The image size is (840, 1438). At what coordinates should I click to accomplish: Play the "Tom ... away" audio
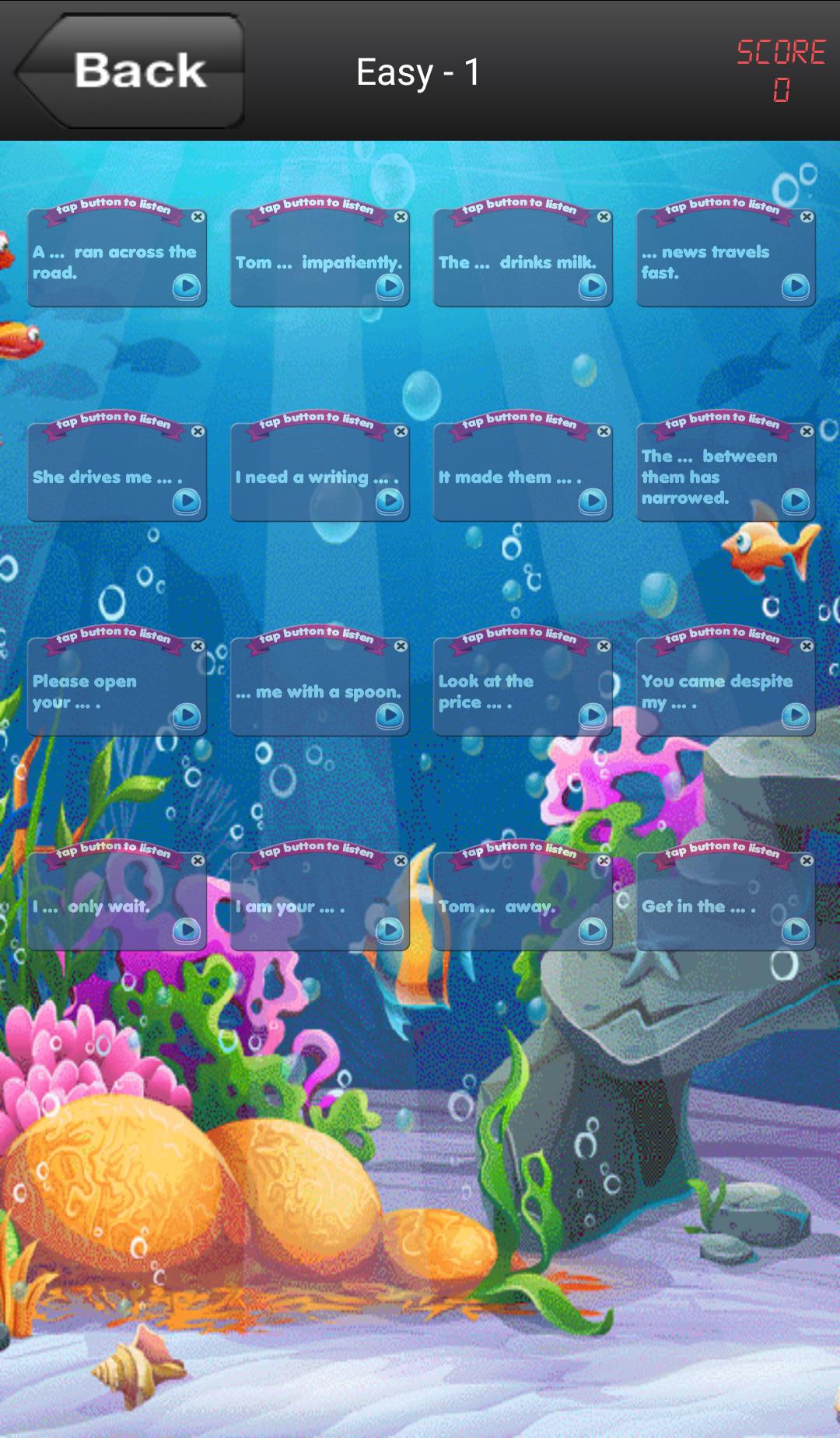coord(593,930)
